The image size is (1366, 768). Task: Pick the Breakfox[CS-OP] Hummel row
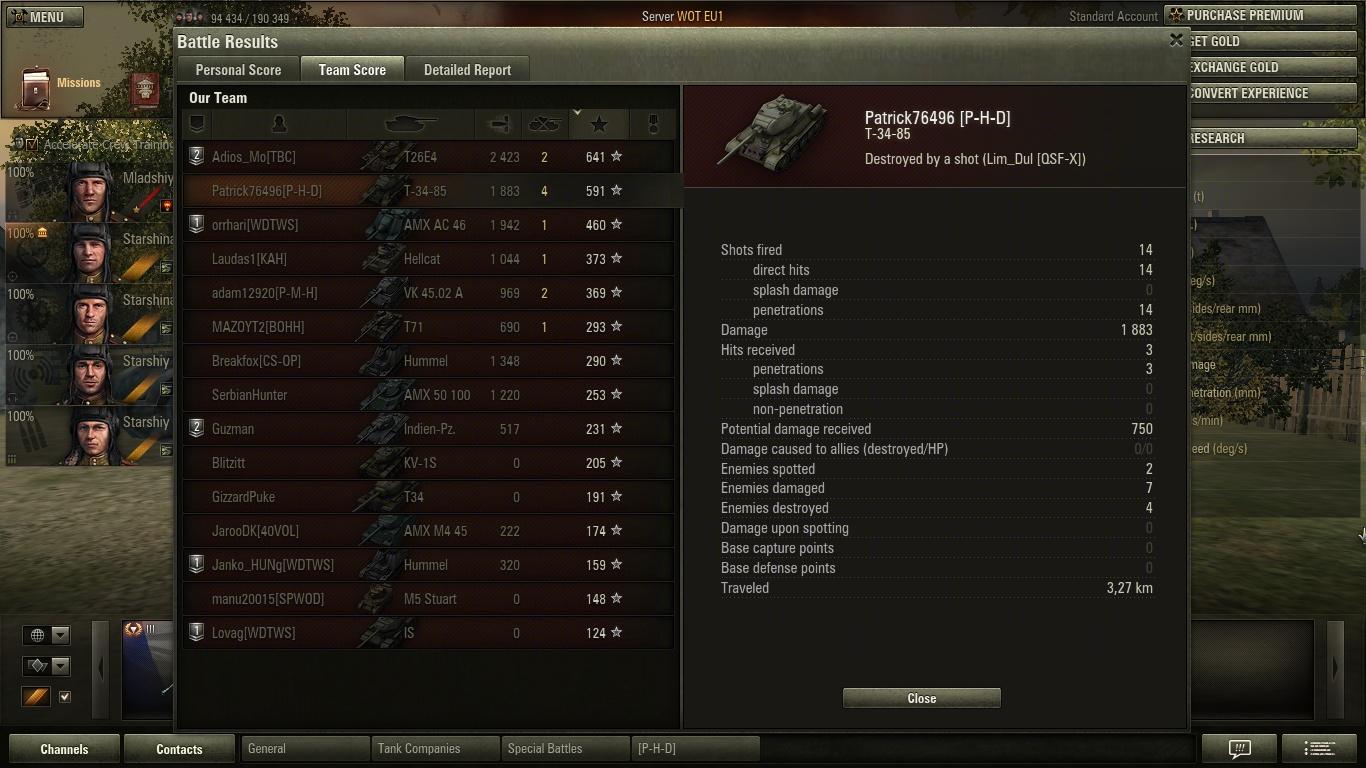point(428,361)
